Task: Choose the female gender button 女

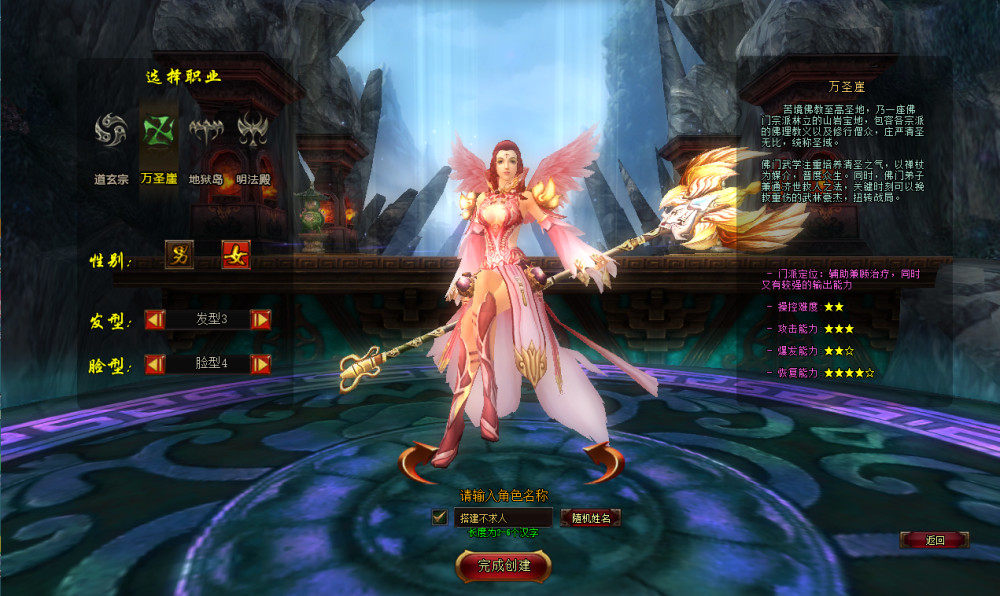Action: click(x=236, y=255)
